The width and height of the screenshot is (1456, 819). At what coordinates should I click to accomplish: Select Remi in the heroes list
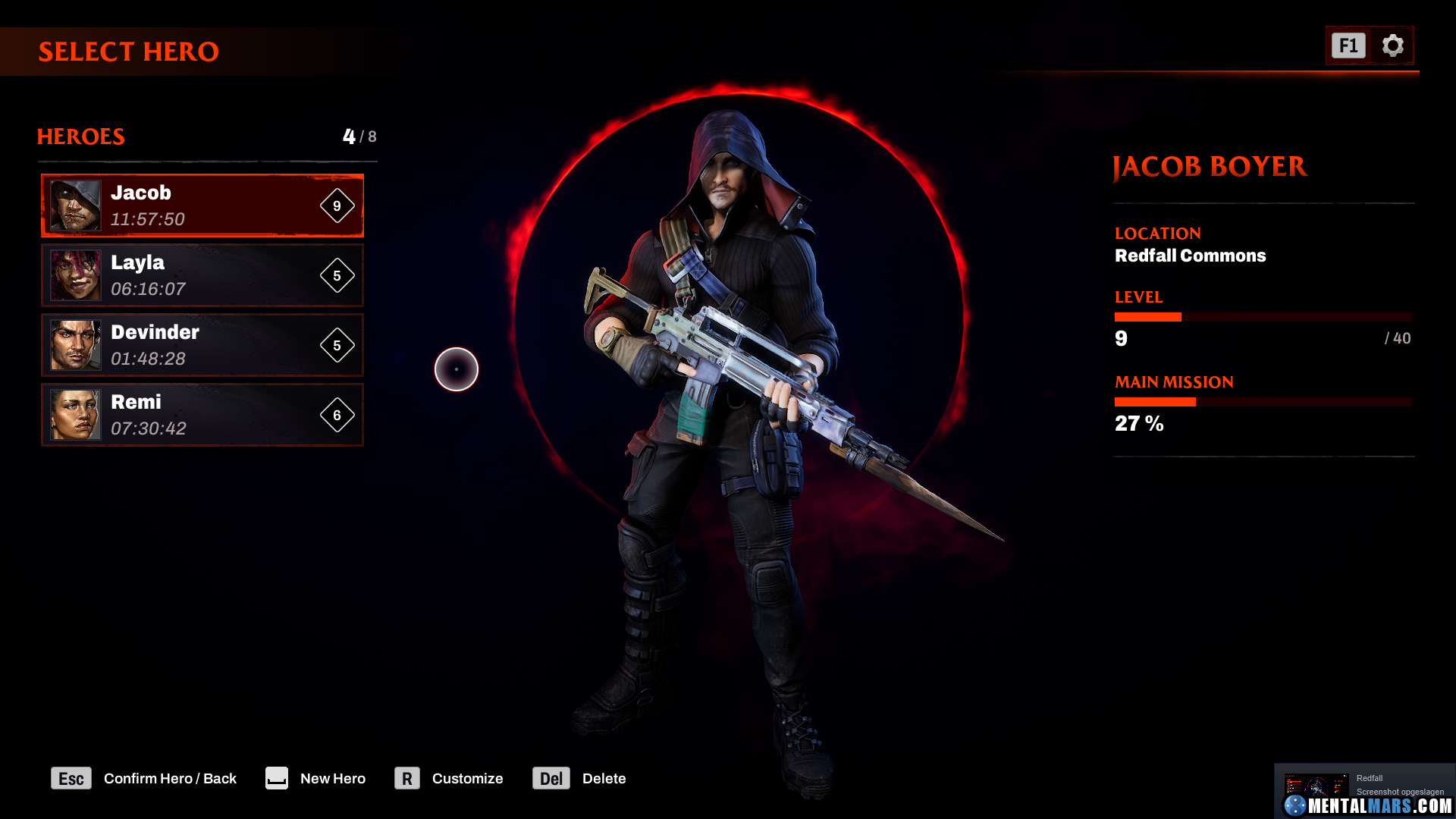click(202, 415)
